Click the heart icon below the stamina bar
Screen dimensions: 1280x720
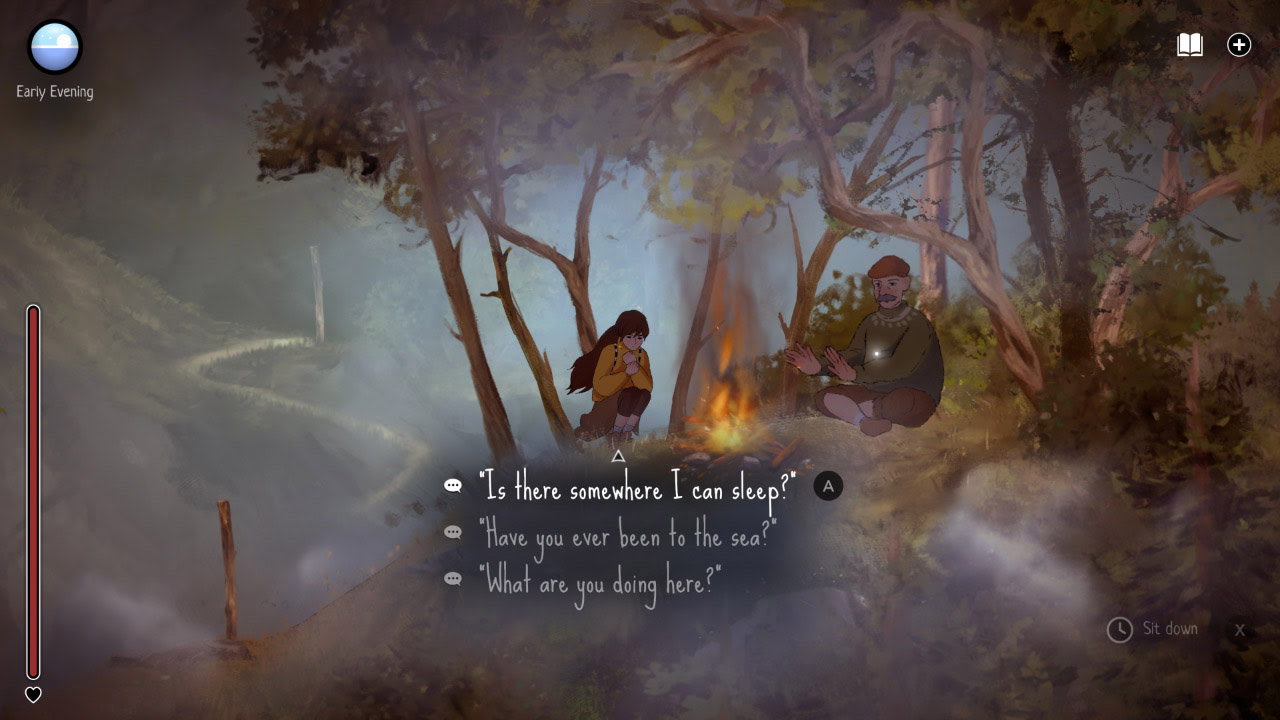click(34, 694)
